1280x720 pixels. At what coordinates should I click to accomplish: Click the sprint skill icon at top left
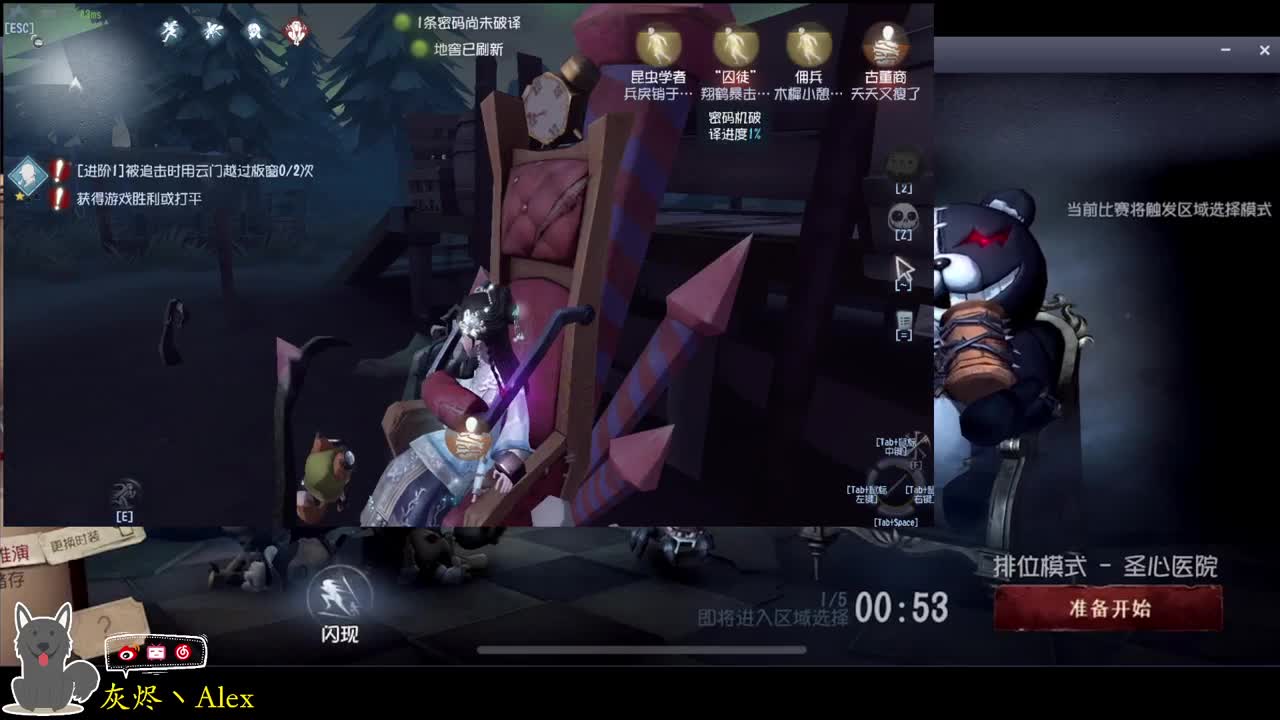pos(170,30)
